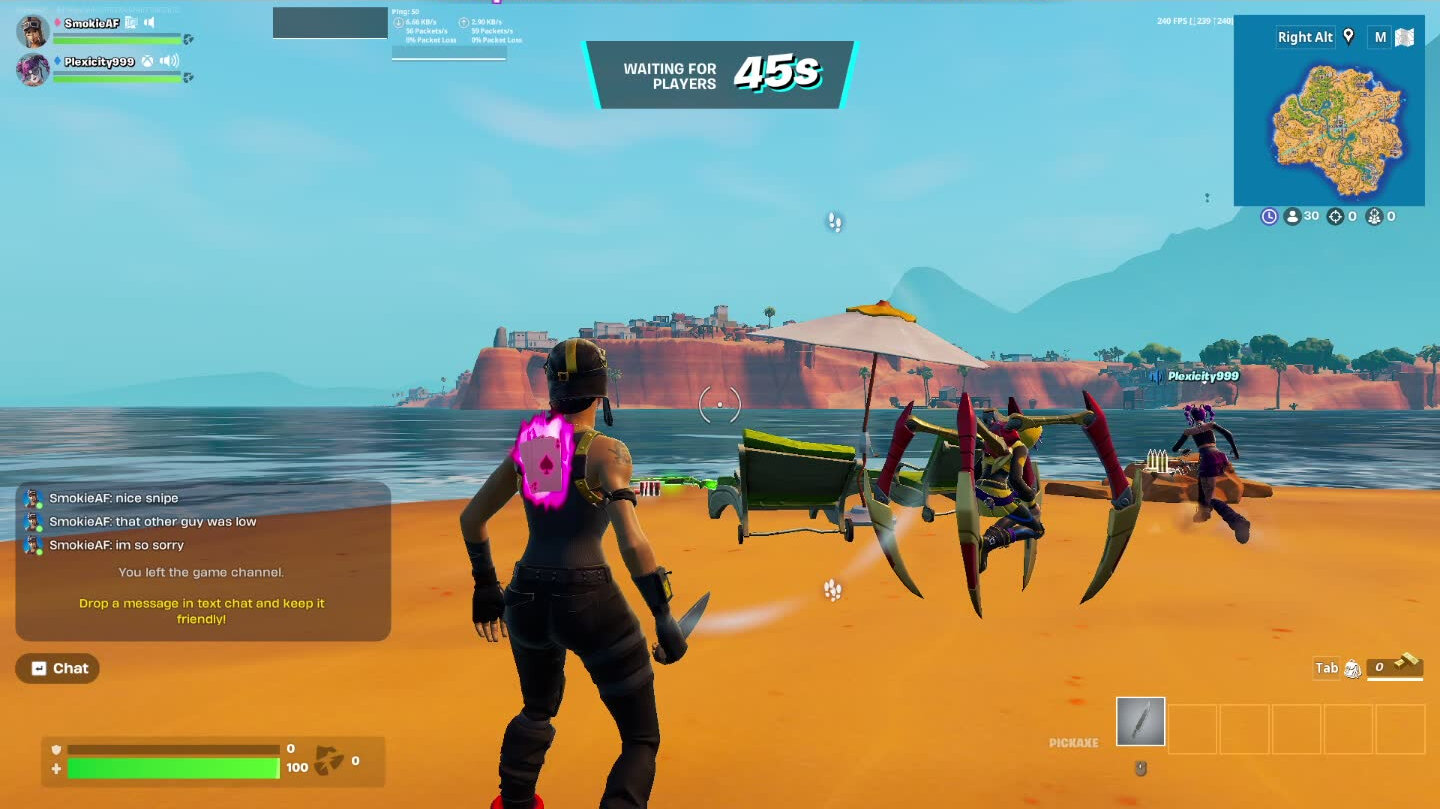Click SmokieAF's squad avatar portrait
This screenshot has width=1440, height=809.
[33, 31]
